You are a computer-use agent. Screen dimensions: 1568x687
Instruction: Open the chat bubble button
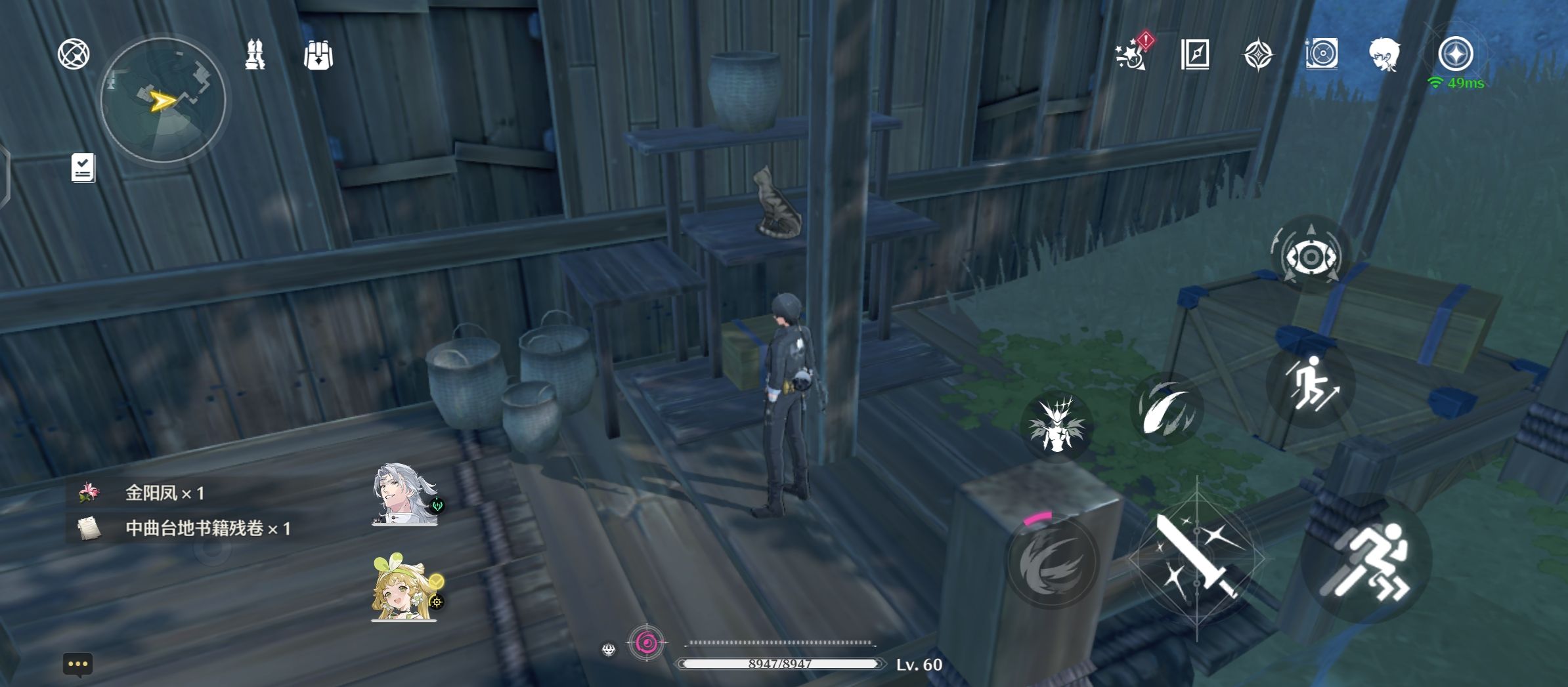click(x=77, y=664)
